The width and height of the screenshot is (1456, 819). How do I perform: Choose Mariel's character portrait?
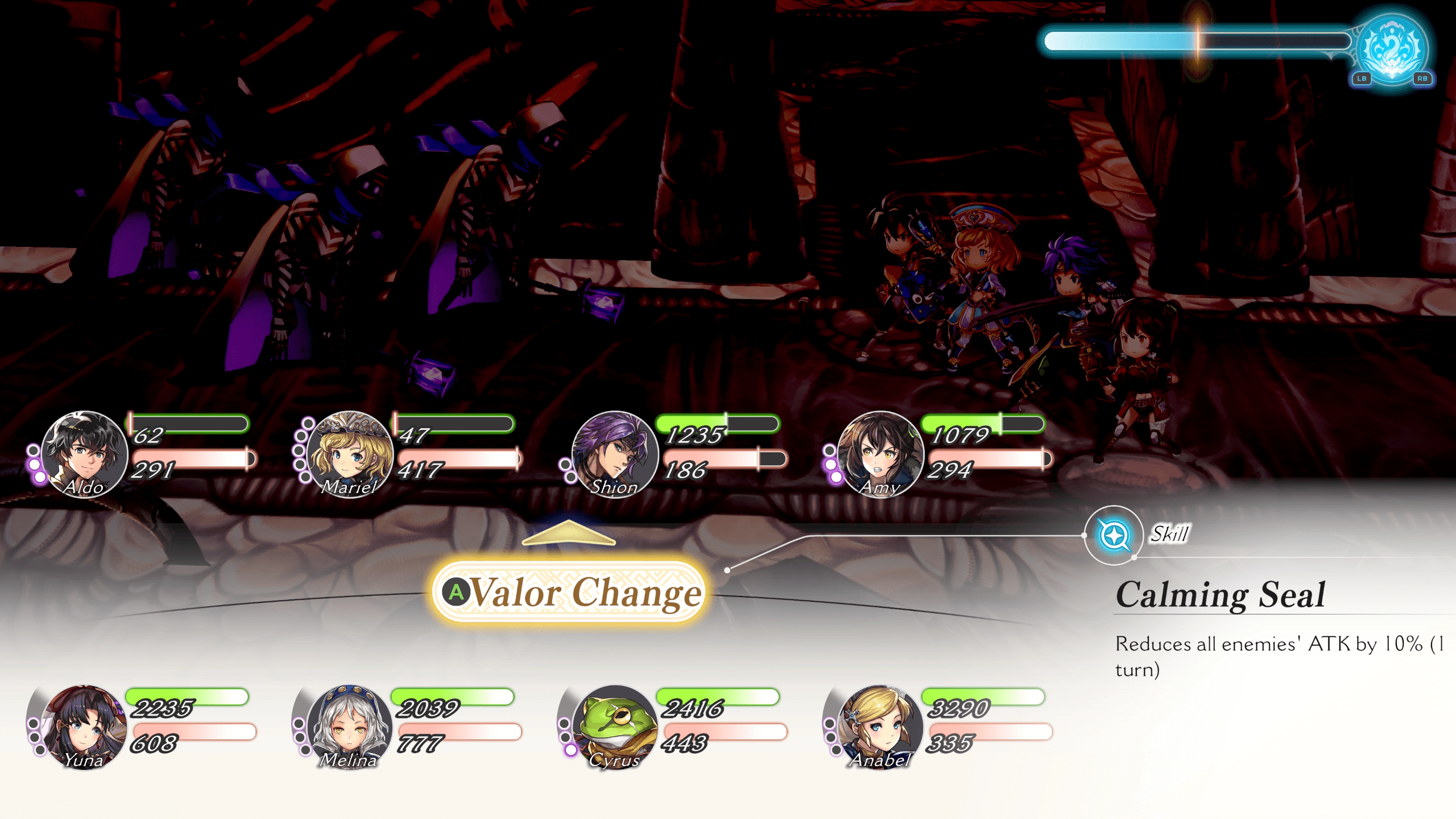tap(350, 454)
